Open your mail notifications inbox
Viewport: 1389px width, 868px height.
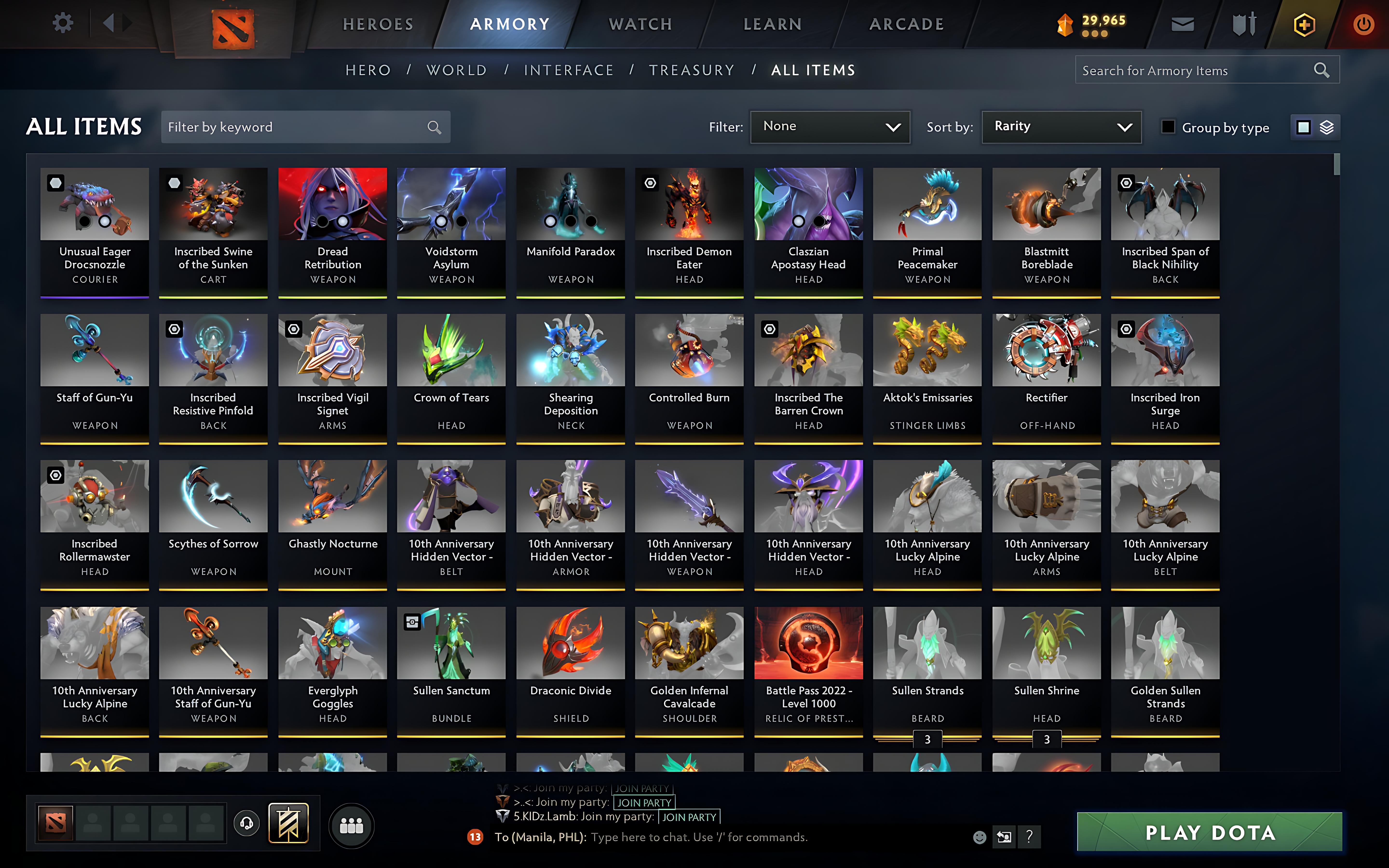(1182, 24)
